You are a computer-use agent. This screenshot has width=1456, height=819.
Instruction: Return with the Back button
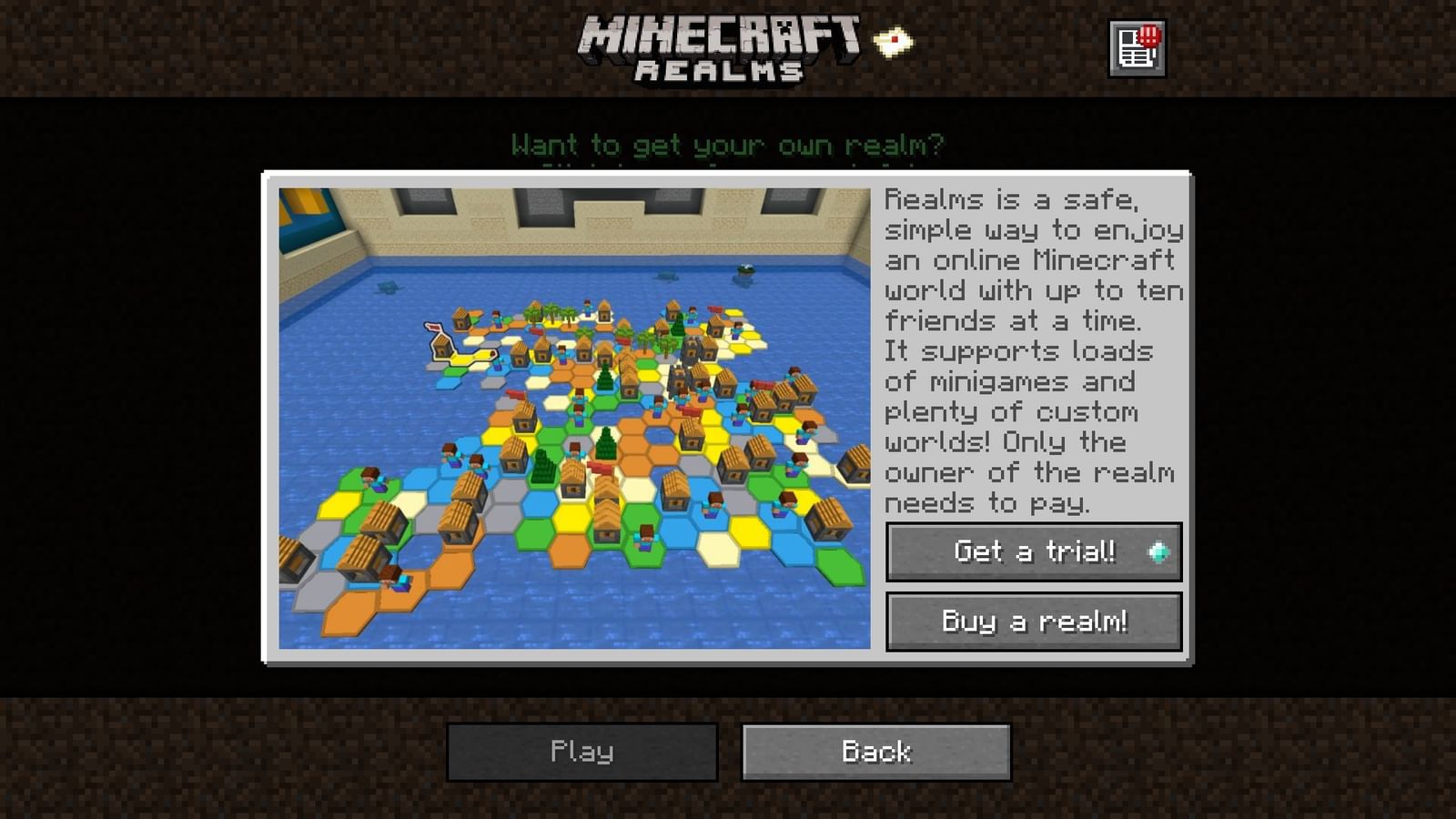(x=875, y=752)
